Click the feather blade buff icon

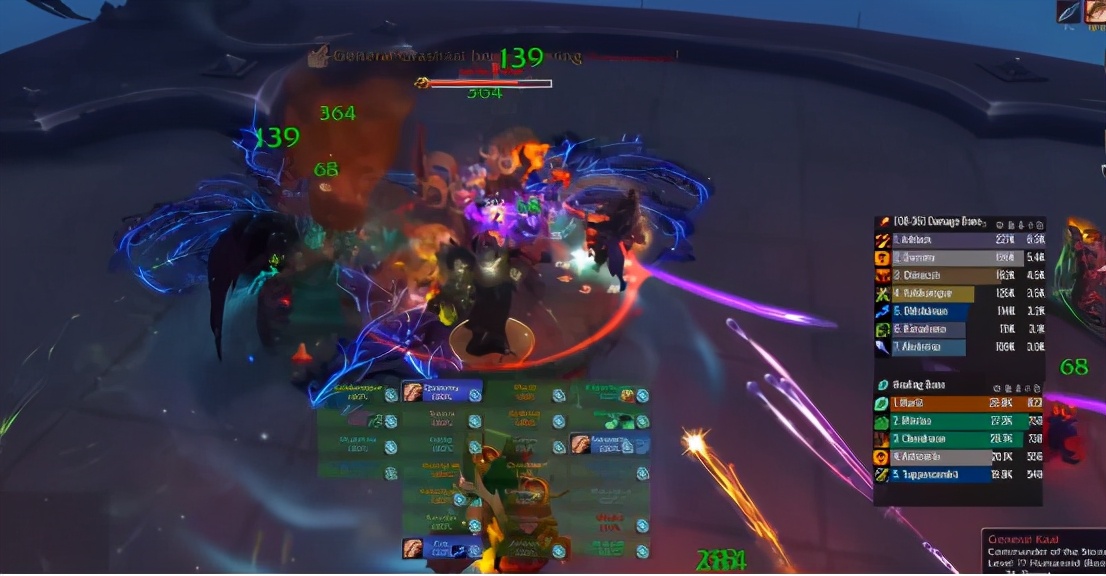[x=1069, y=11]
